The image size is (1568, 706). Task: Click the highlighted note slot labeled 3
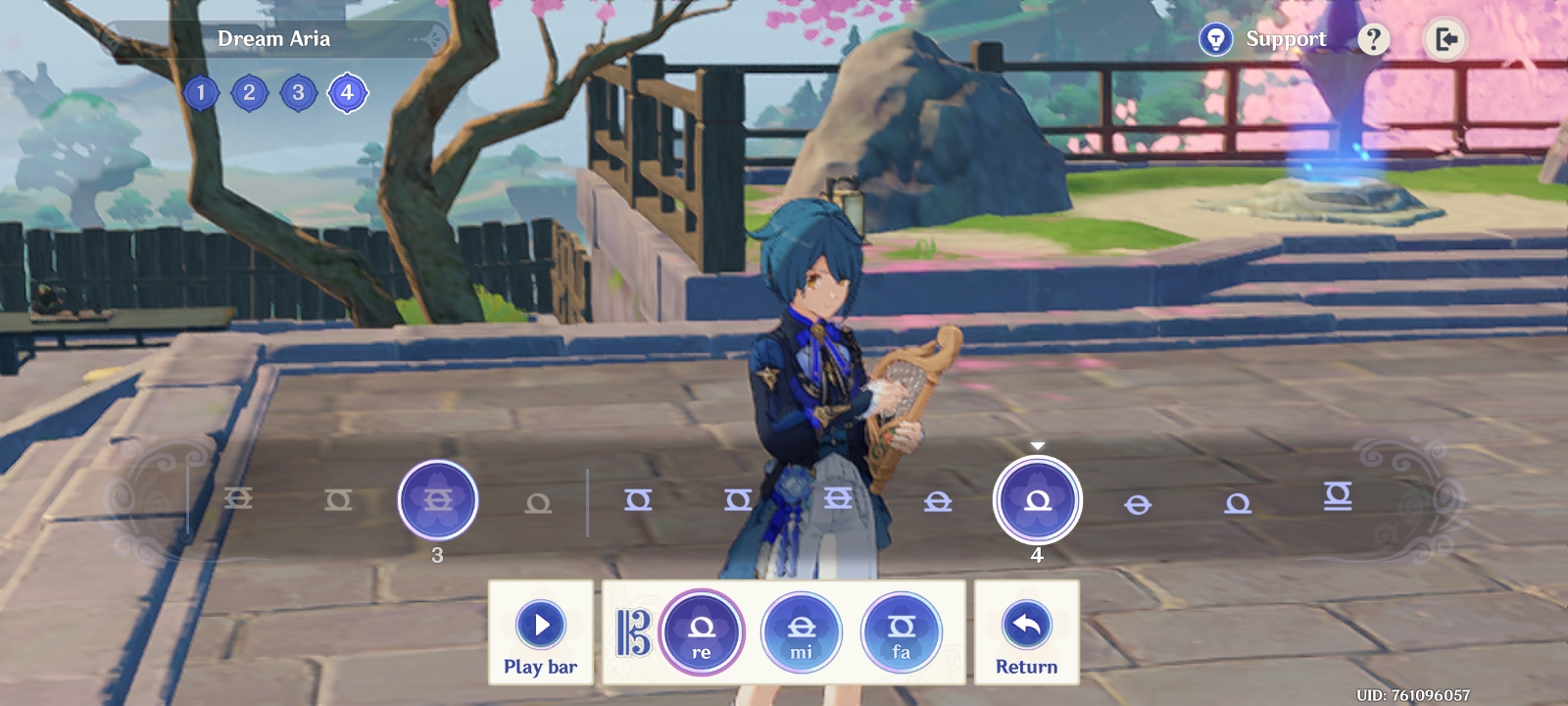[x=438, y=500]
